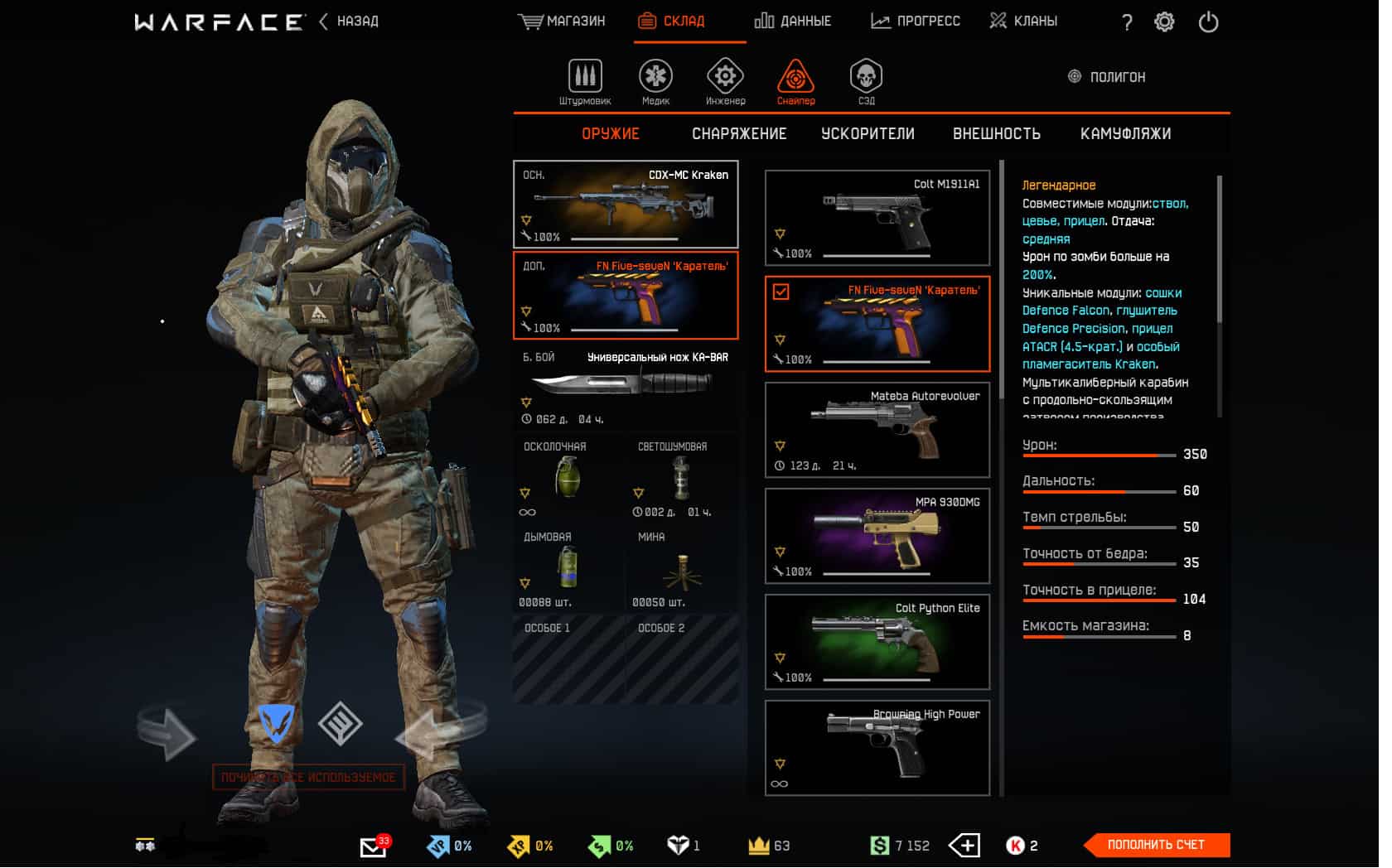Select the CDX-MC Kraken primary slot
The height and width of the screenshot is (868, 1392).
click(626, 205)
